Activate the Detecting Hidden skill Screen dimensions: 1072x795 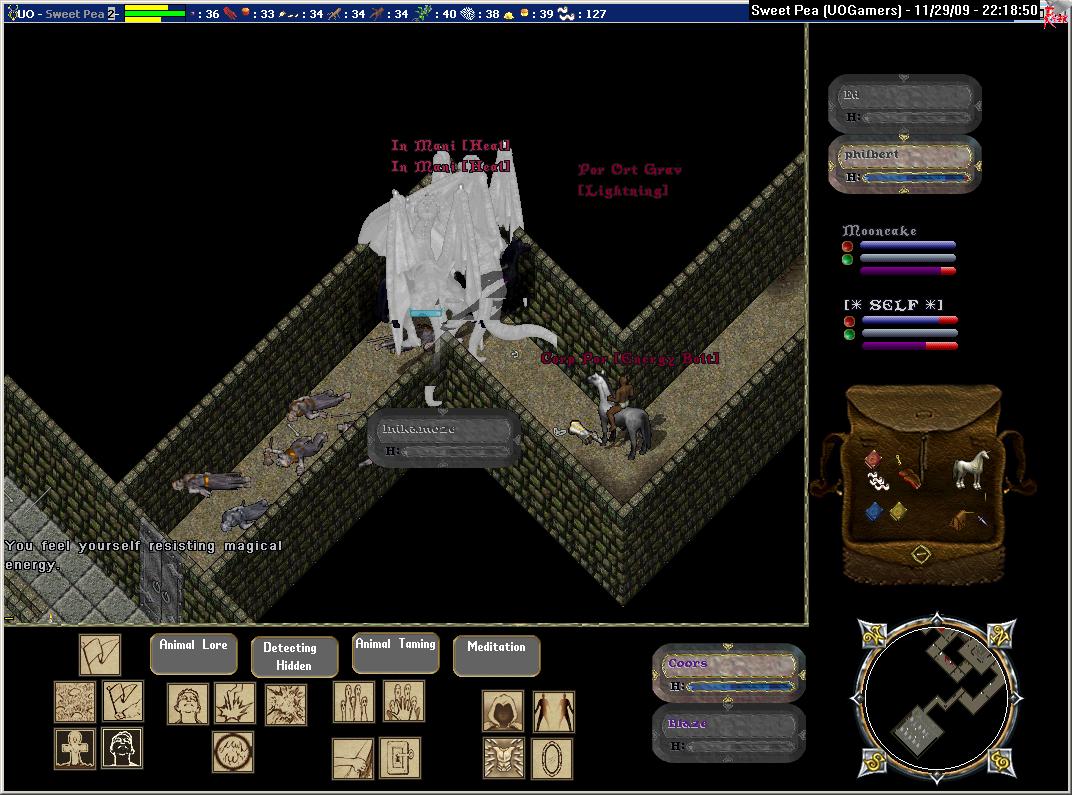[x=289, y=656]
